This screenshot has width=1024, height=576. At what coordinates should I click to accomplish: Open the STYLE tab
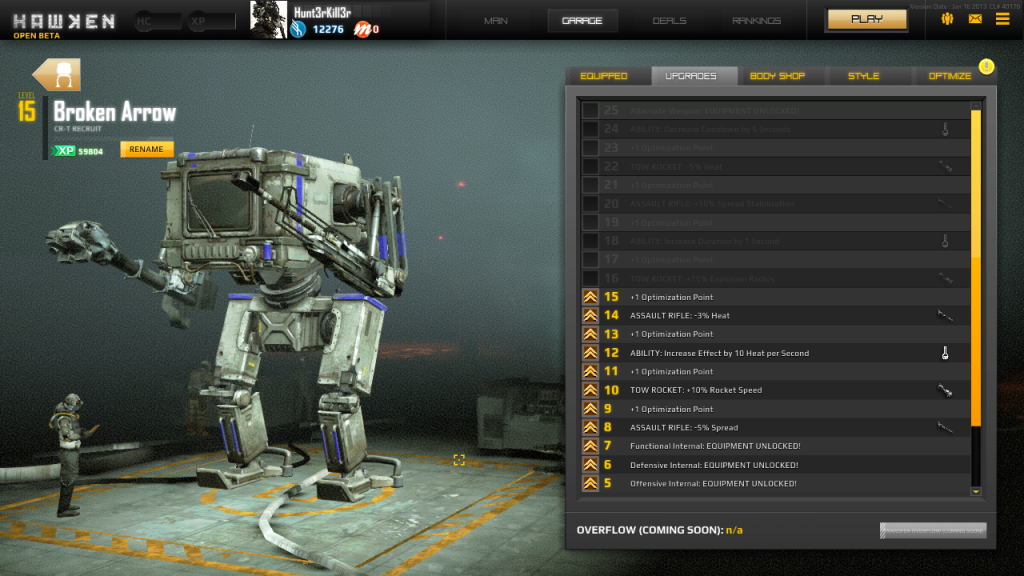[x=863, y=76]
